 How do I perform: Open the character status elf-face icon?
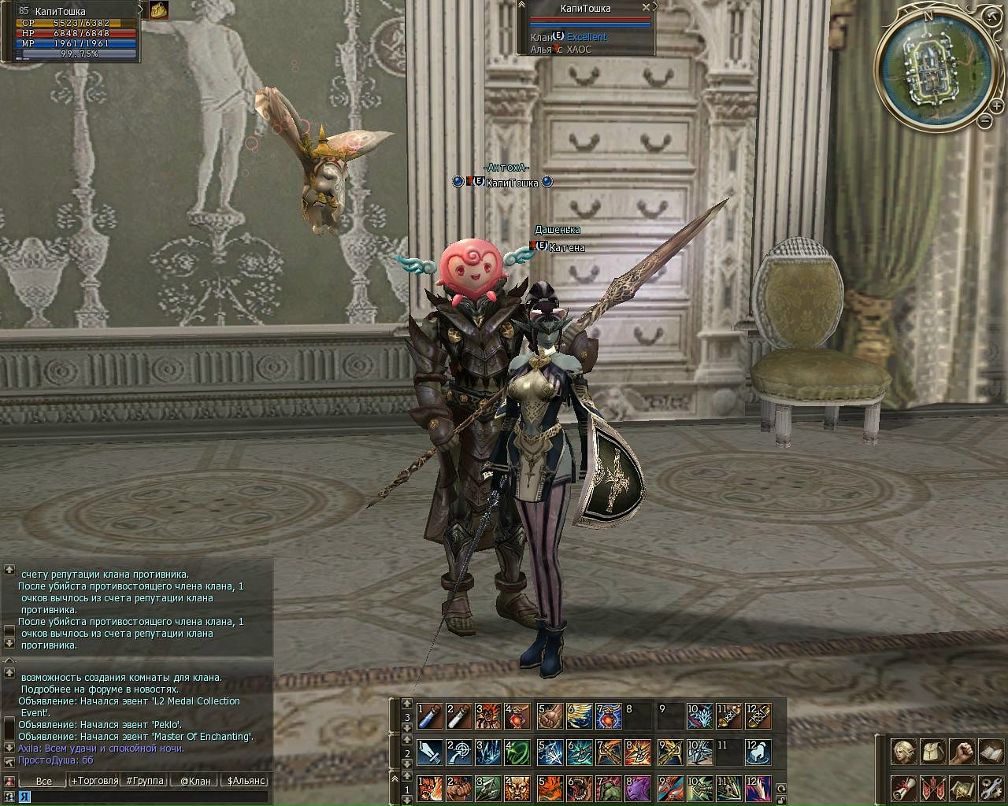[902, 750]
